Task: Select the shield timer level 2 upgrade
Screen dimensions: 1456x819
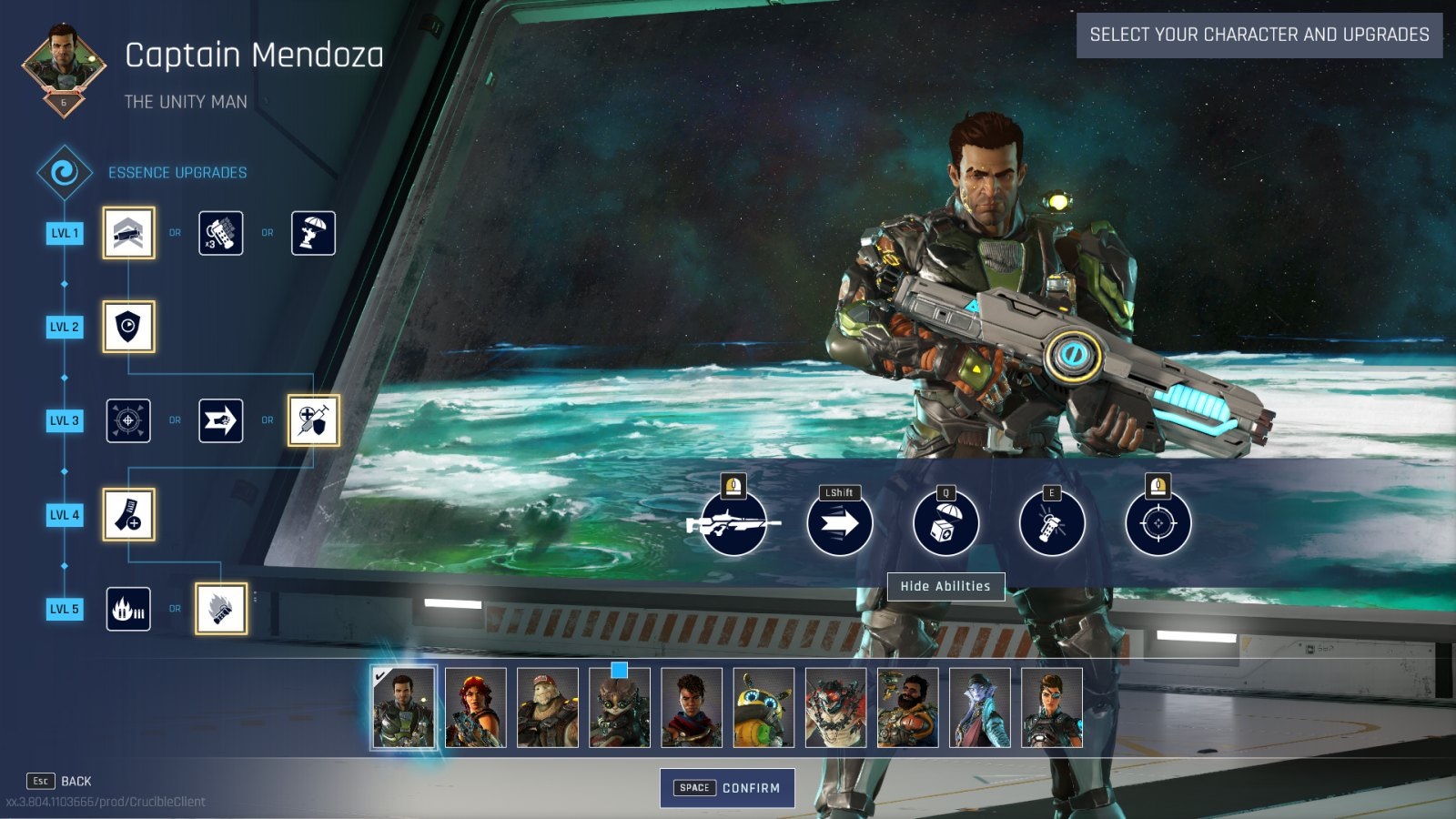Action: [128, 327]
